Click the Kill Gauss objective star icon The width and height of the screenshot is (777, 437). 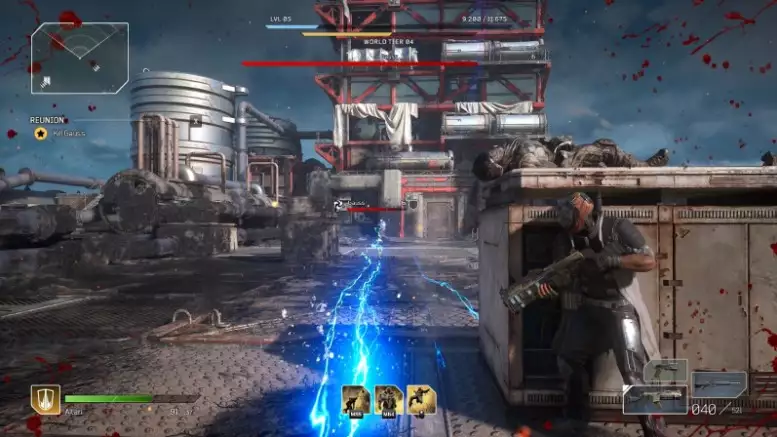click(x=41, y=133)
